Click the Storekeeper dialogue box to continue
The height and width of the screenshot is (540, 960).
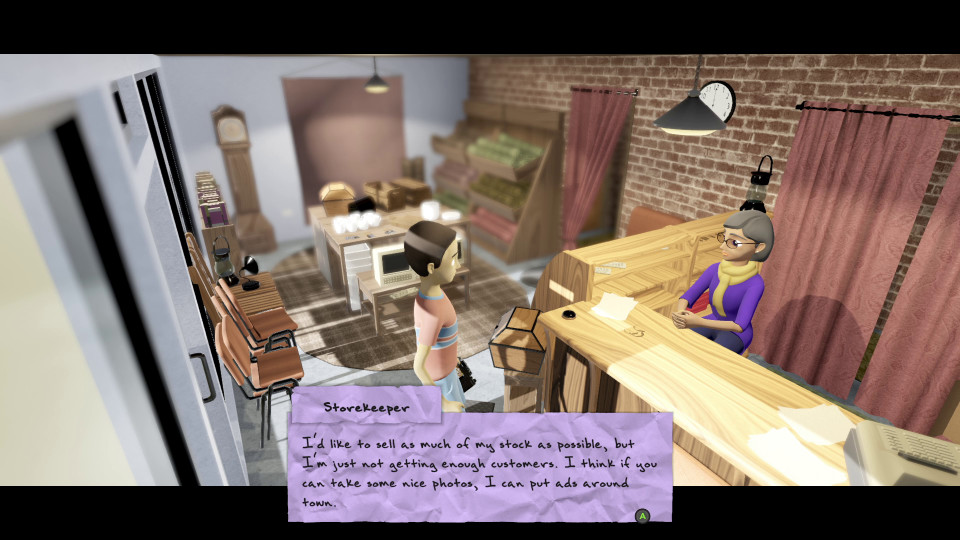[x=480, y=466]
